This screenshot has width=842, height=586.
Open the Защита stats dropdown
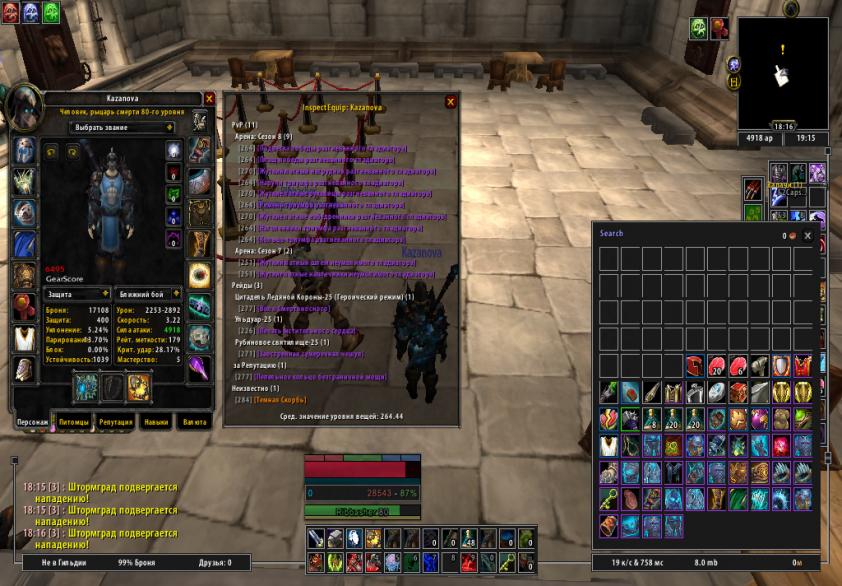77,294
